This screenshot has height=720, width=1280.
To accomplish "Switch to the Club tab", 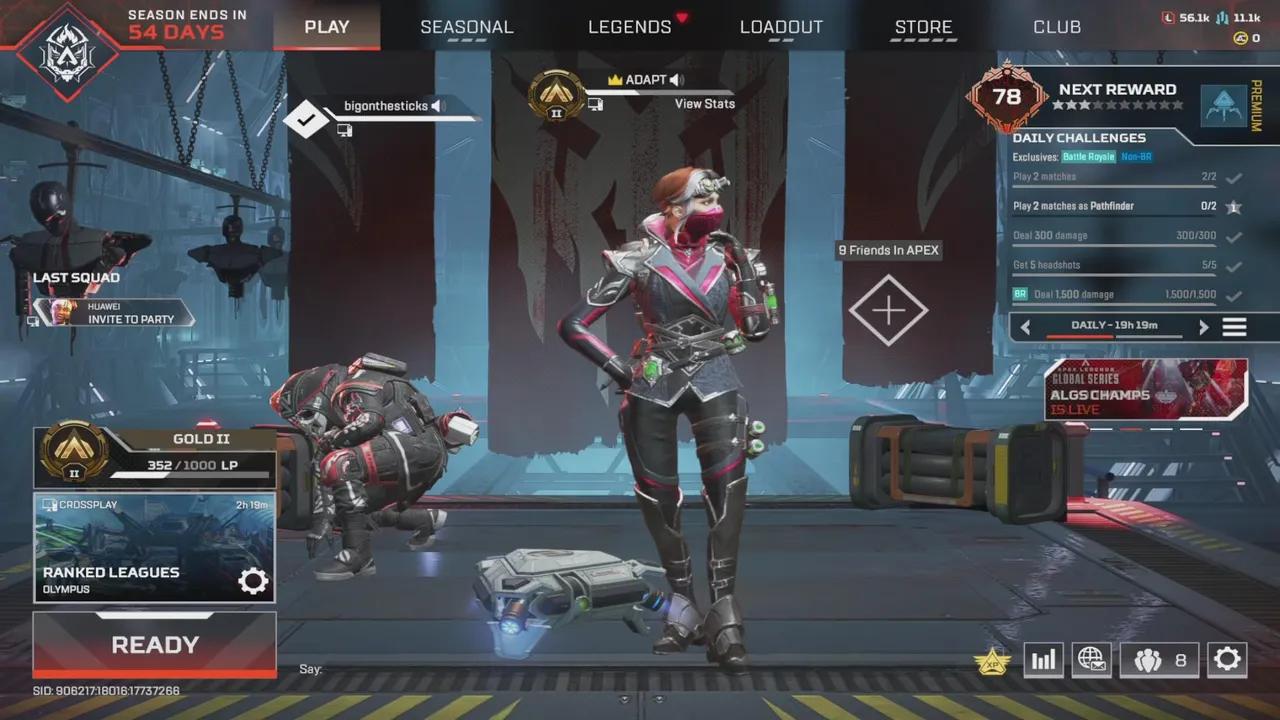I will click(1057, 27).
